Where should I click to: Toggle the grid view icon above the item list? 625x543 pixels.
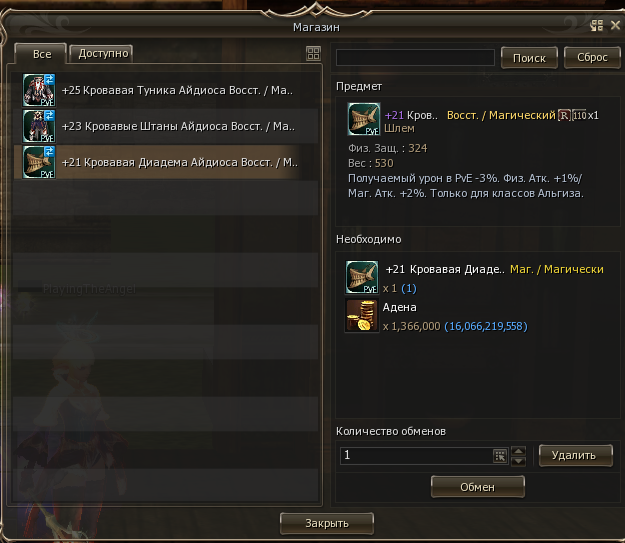313,54
